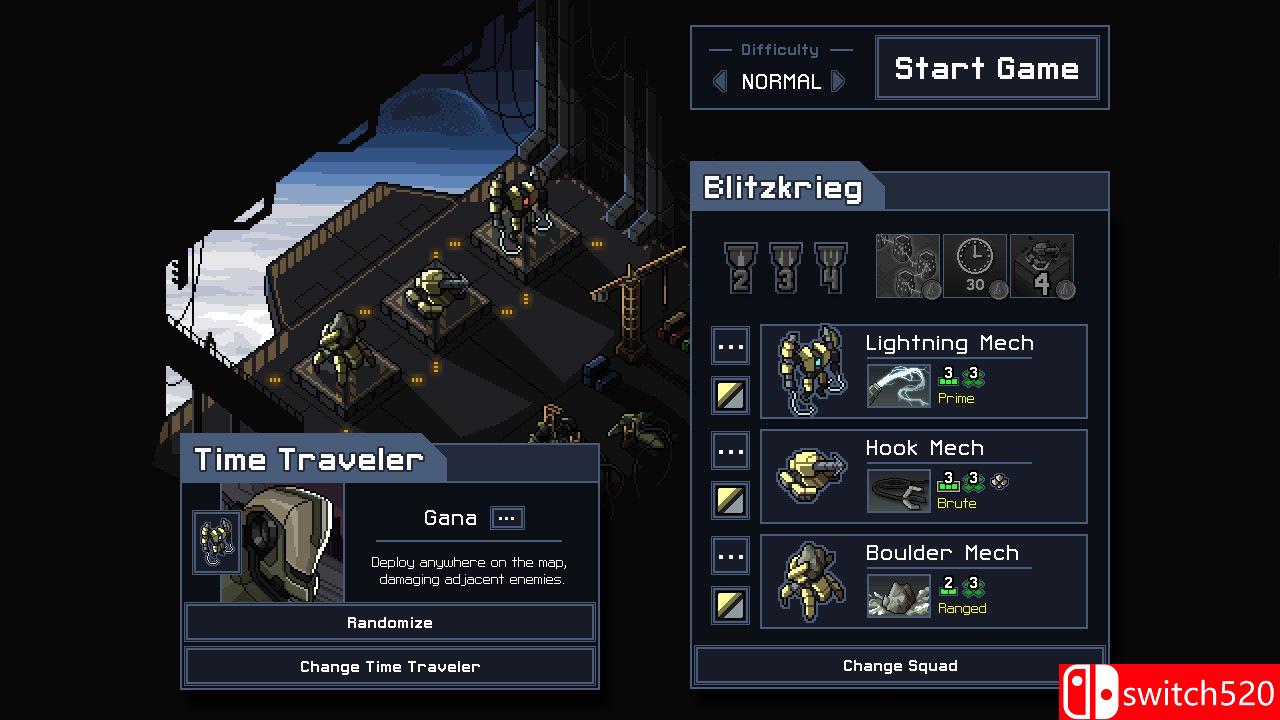1280x720 pixels.
Task: Expand pilot options next to Gana
Action: click(x=506, y=518)
